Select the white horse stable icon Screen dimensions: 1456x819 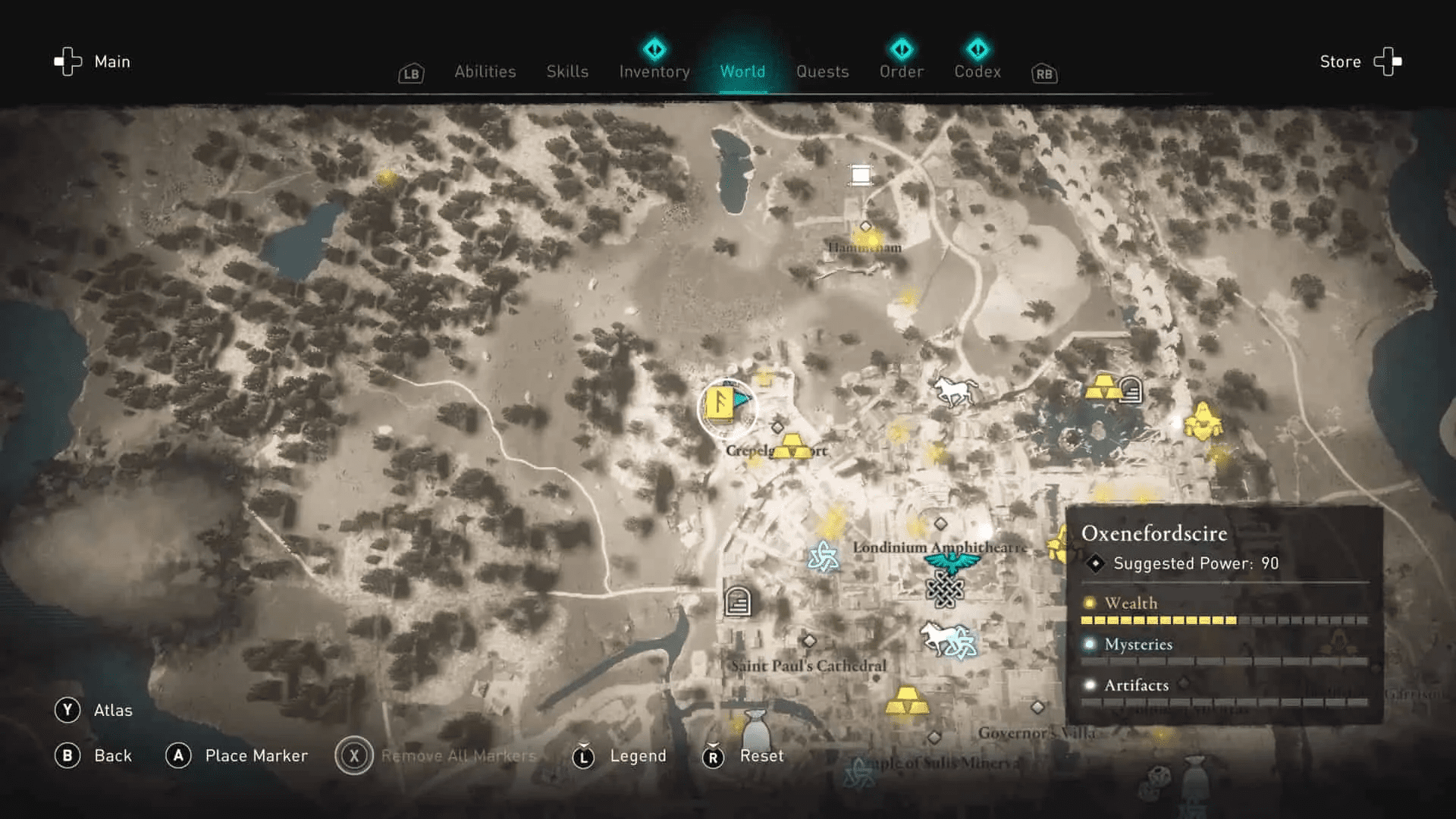coord(954,388)
